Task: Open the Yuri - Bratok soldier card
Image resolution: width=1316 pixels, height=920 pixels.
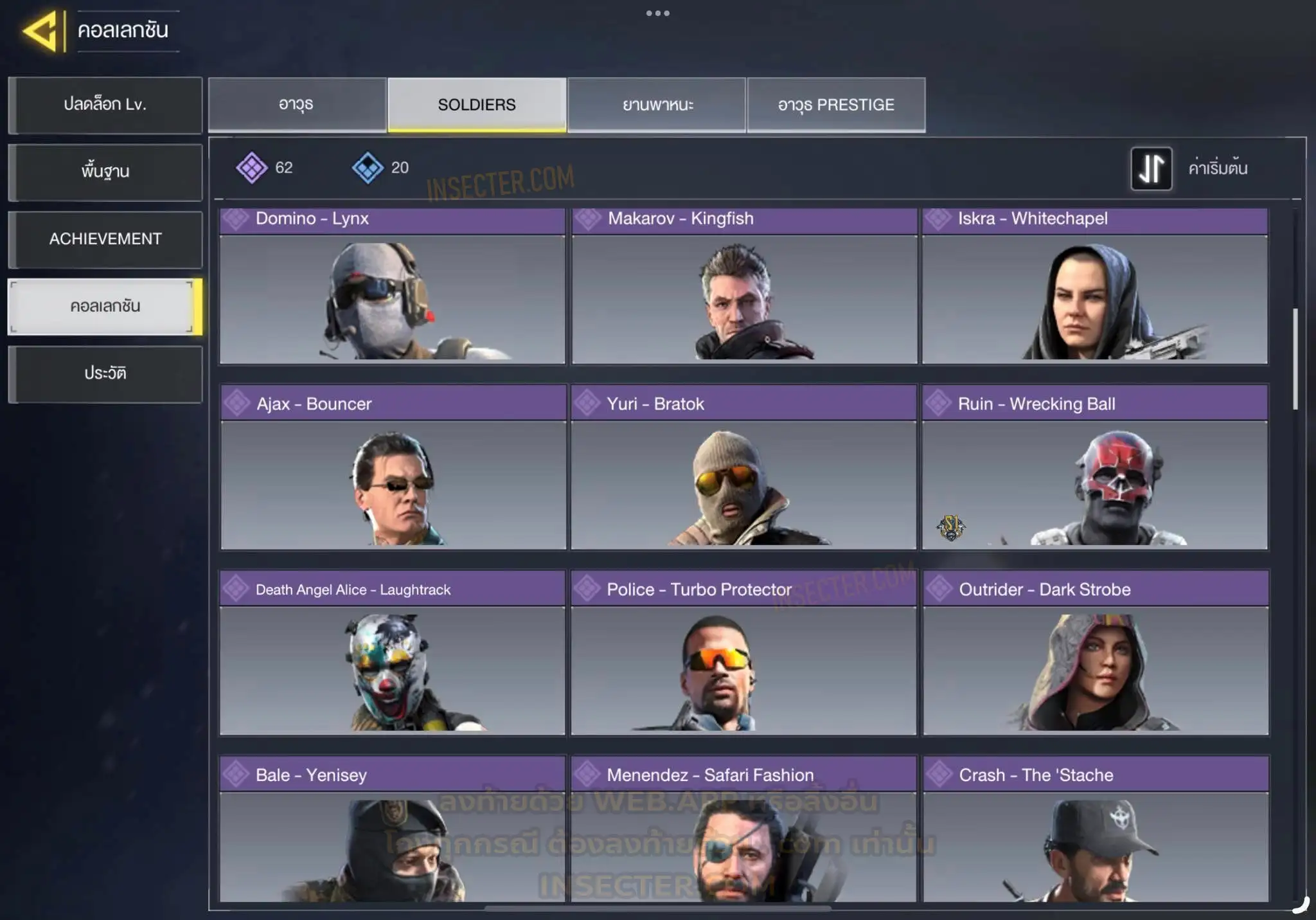Action: tap(743, 468)
